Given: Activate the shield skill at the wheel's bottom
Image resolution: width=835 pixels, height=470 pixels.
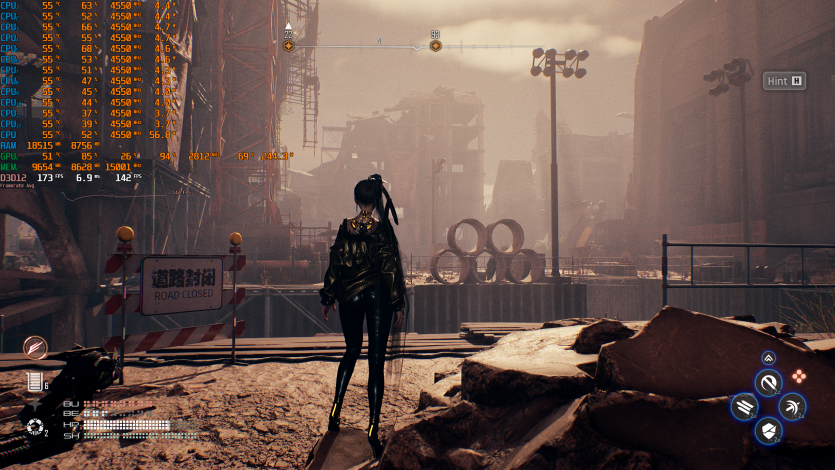Looking at the screenshot, I should 768,431.
